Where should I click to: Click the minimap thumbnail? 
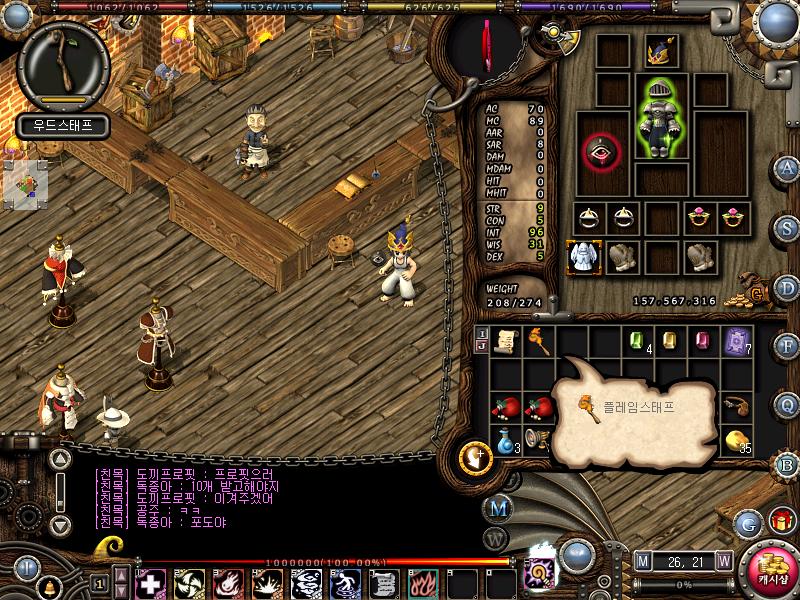pyautogui.click(x=25, y=184)
